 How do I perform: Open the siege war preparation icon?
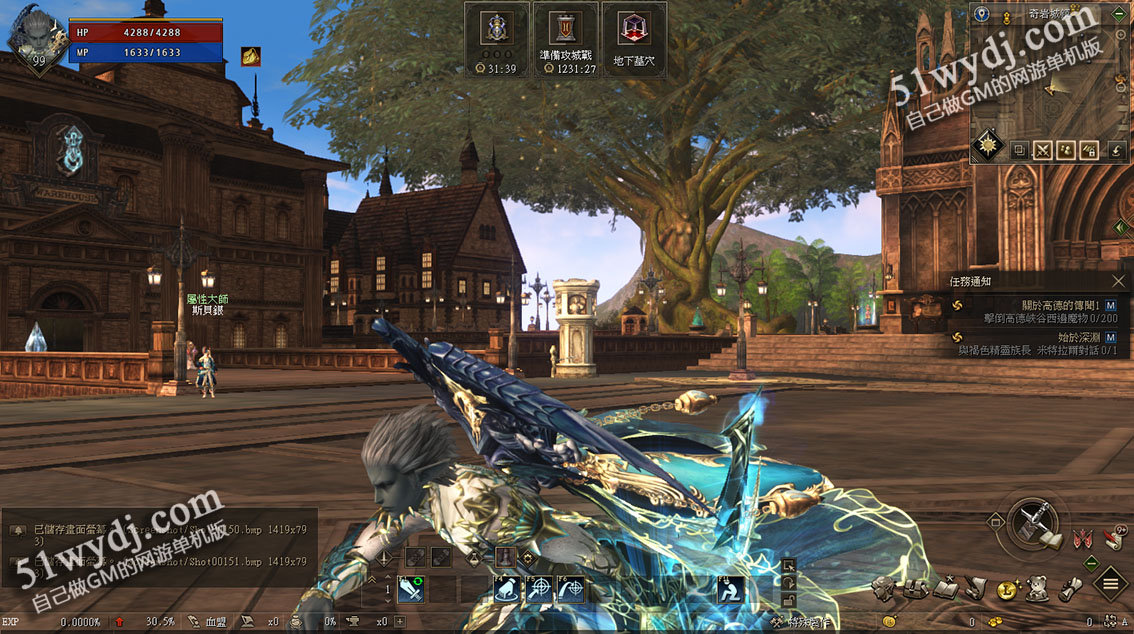click(565, 39)
